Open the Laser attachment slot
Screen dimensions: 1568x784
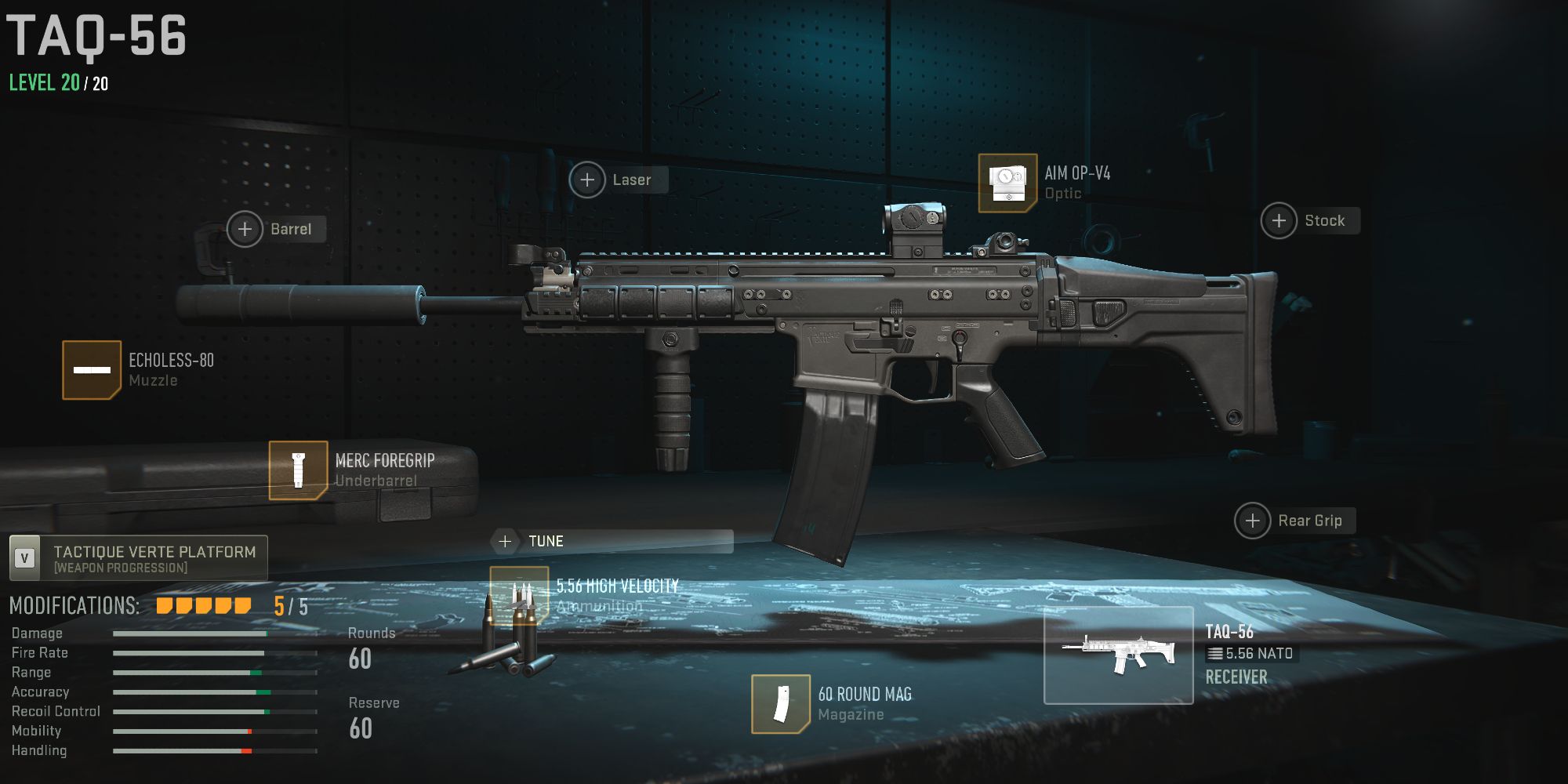click(x=586, y=180)
